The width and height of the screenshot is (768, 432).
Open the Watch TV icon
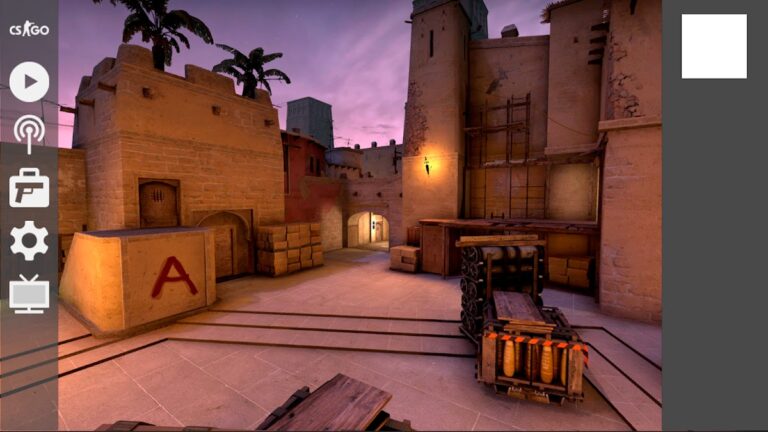click(x=29, y=294)
